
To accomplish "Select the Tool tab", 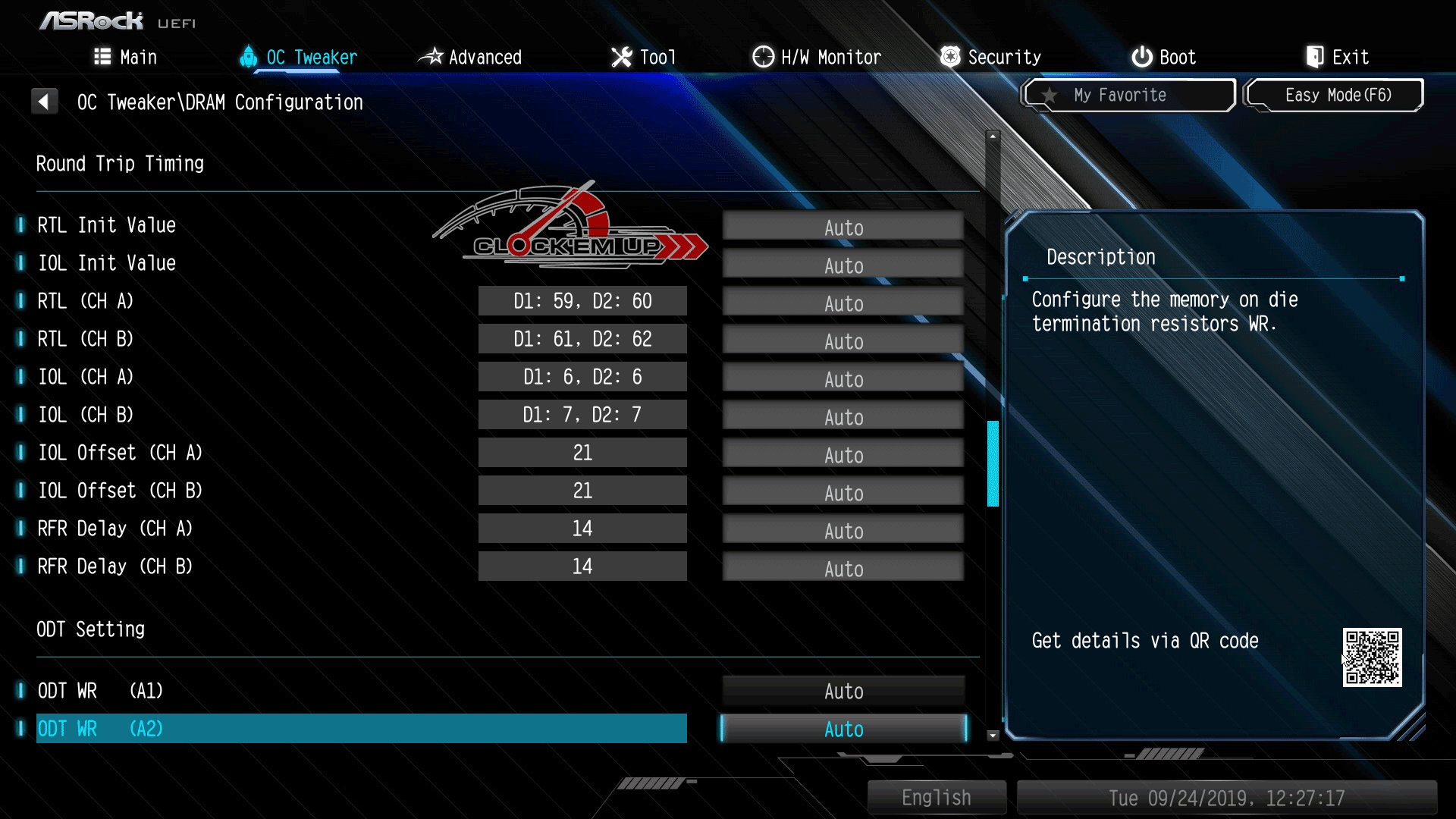I will (643, 57).
